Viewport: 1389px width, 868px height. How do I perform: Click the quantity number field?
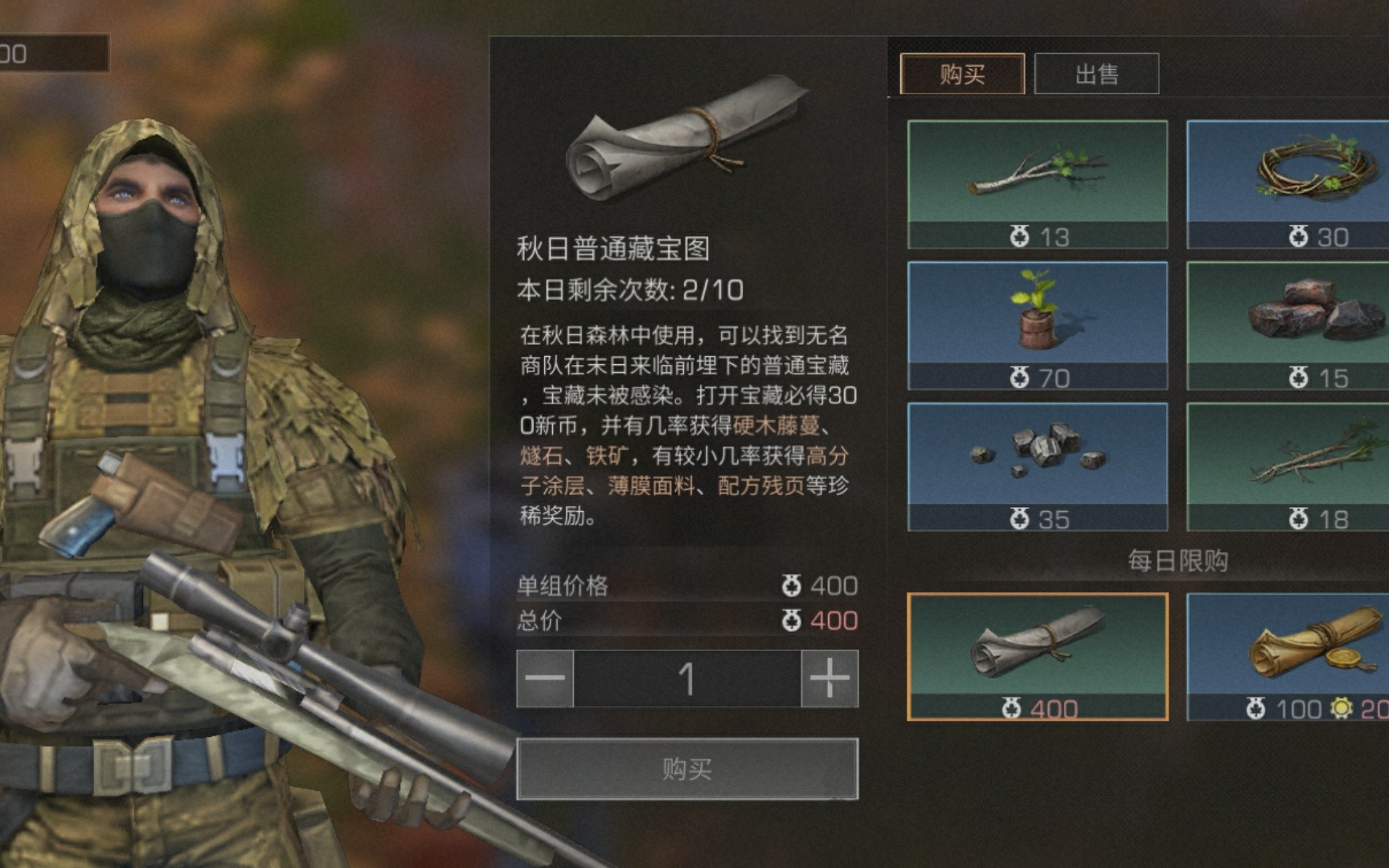(686, 678)
